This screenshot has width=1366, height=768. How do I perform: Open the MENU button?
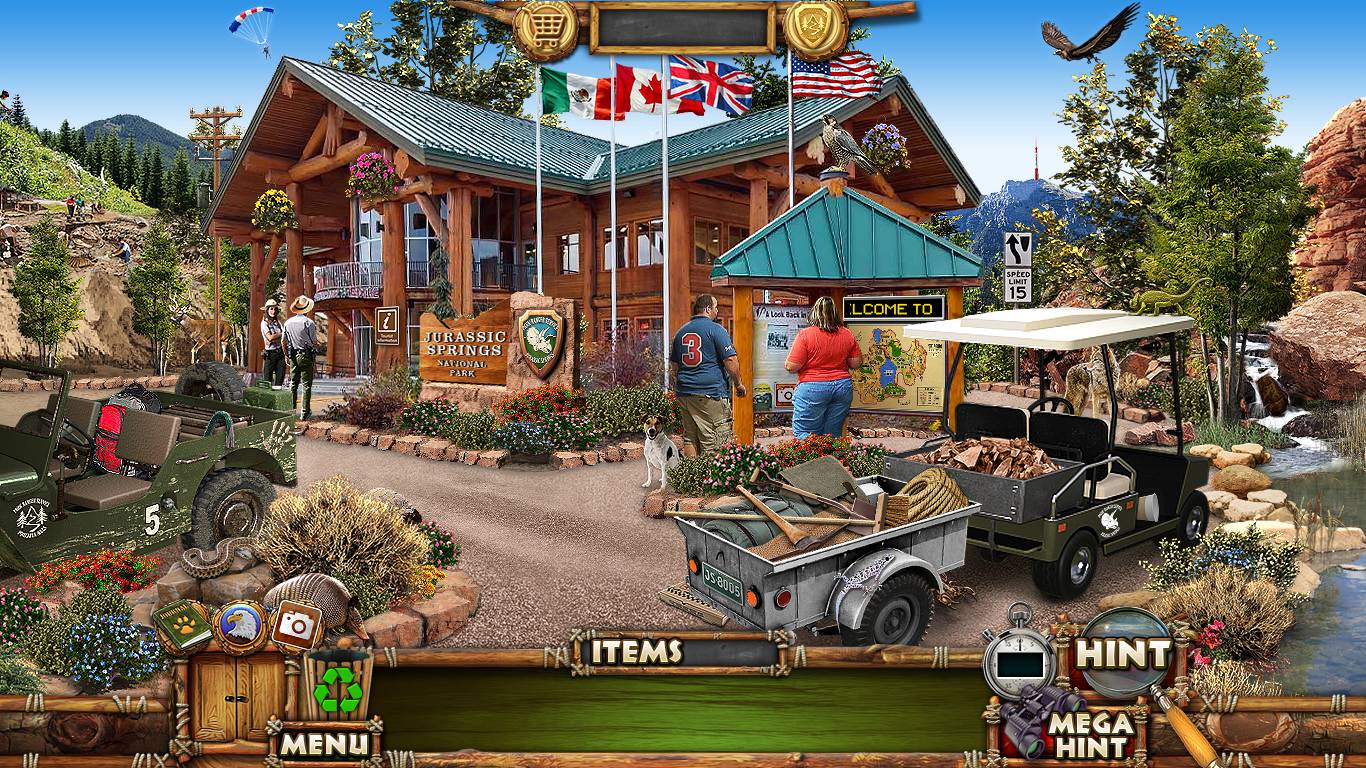tap(324, 743)
